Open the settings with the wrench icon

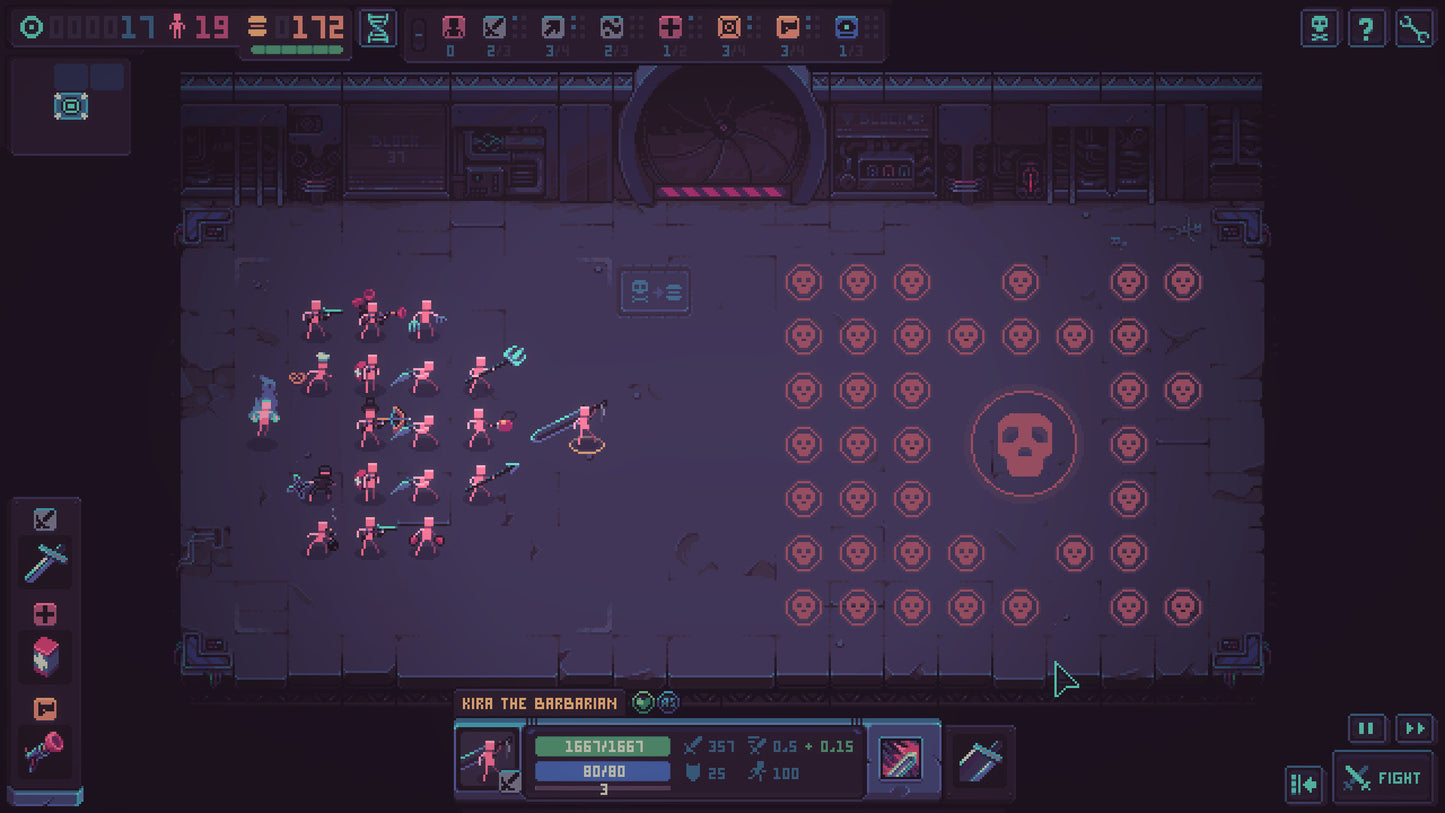click(x=1415, y=28)
